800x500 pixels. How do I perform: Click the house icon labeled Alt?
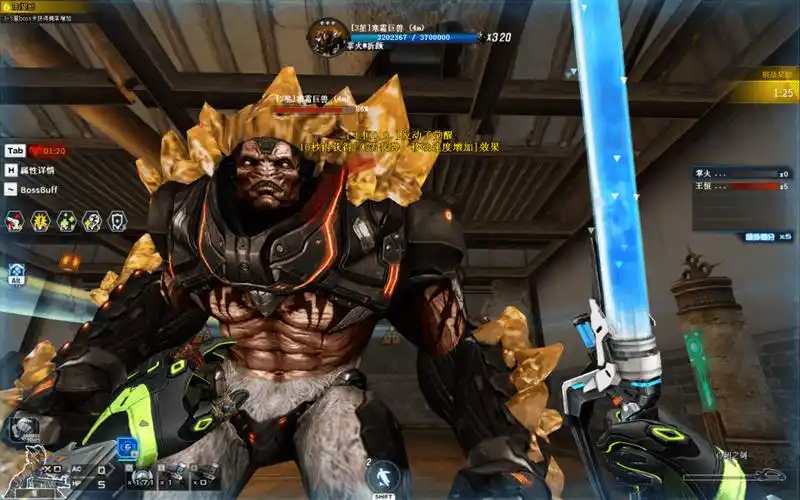click(16, 272)
